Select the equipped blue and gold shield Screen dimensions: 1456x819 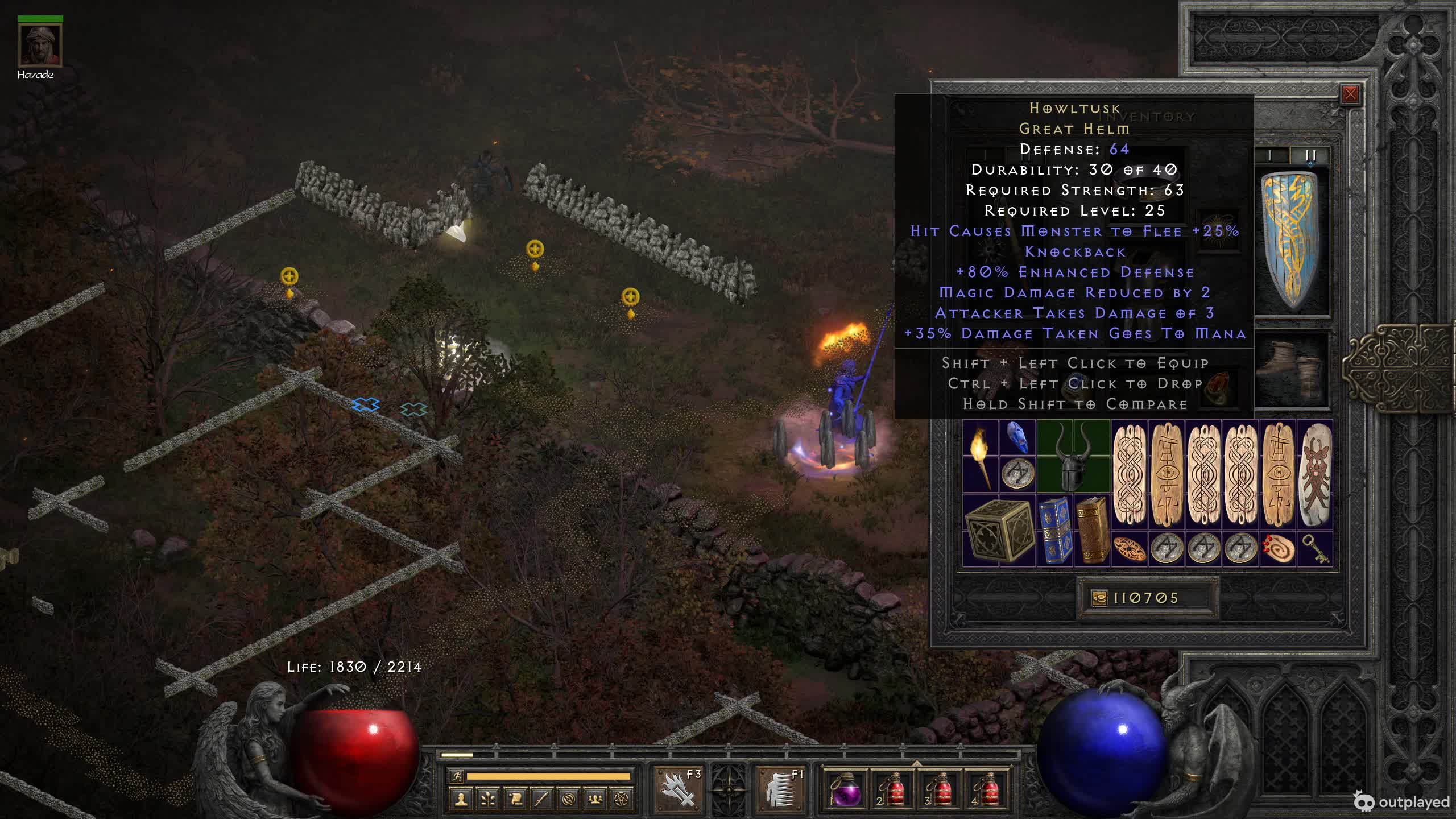1292,242
